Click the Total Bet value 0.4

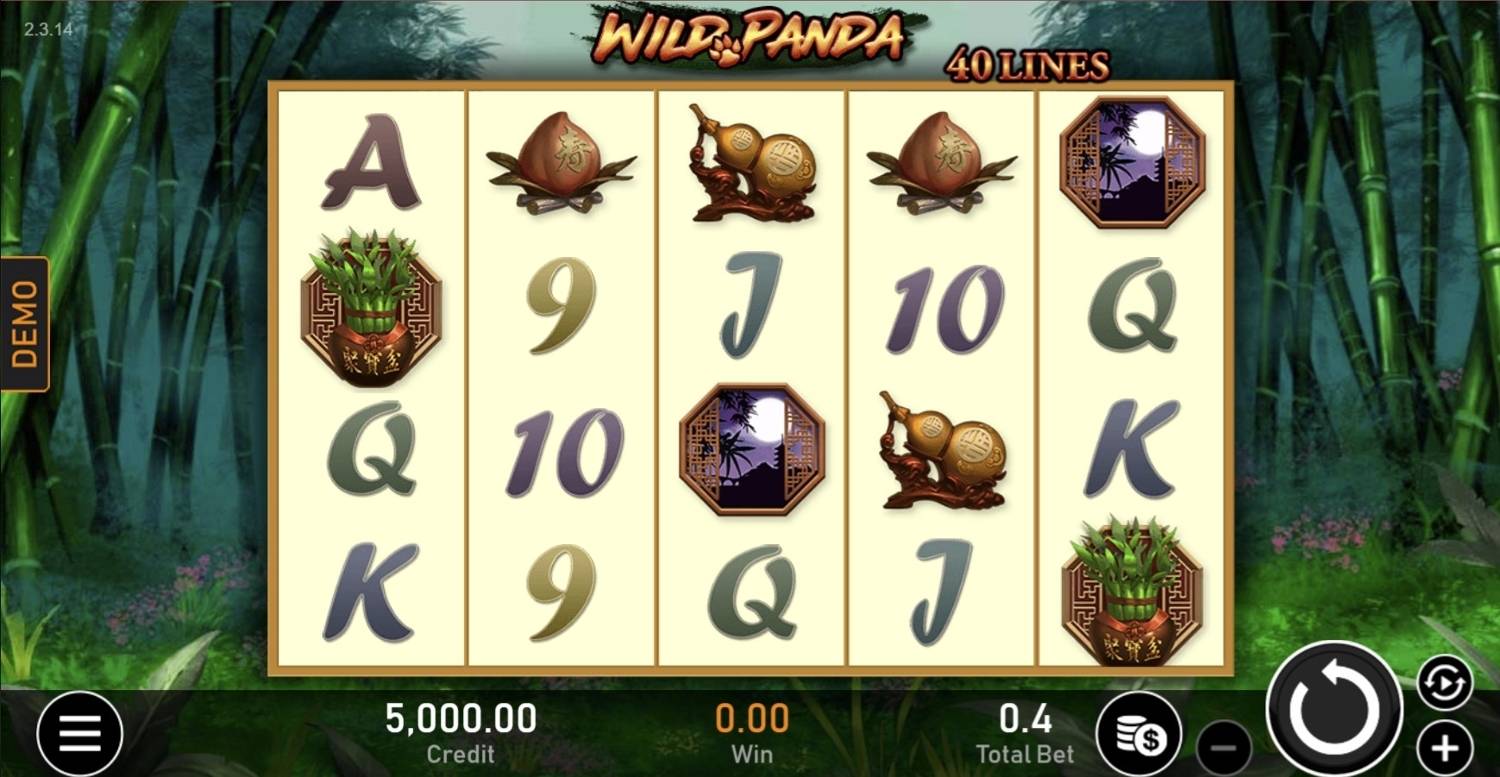[x=1024, y=718]
